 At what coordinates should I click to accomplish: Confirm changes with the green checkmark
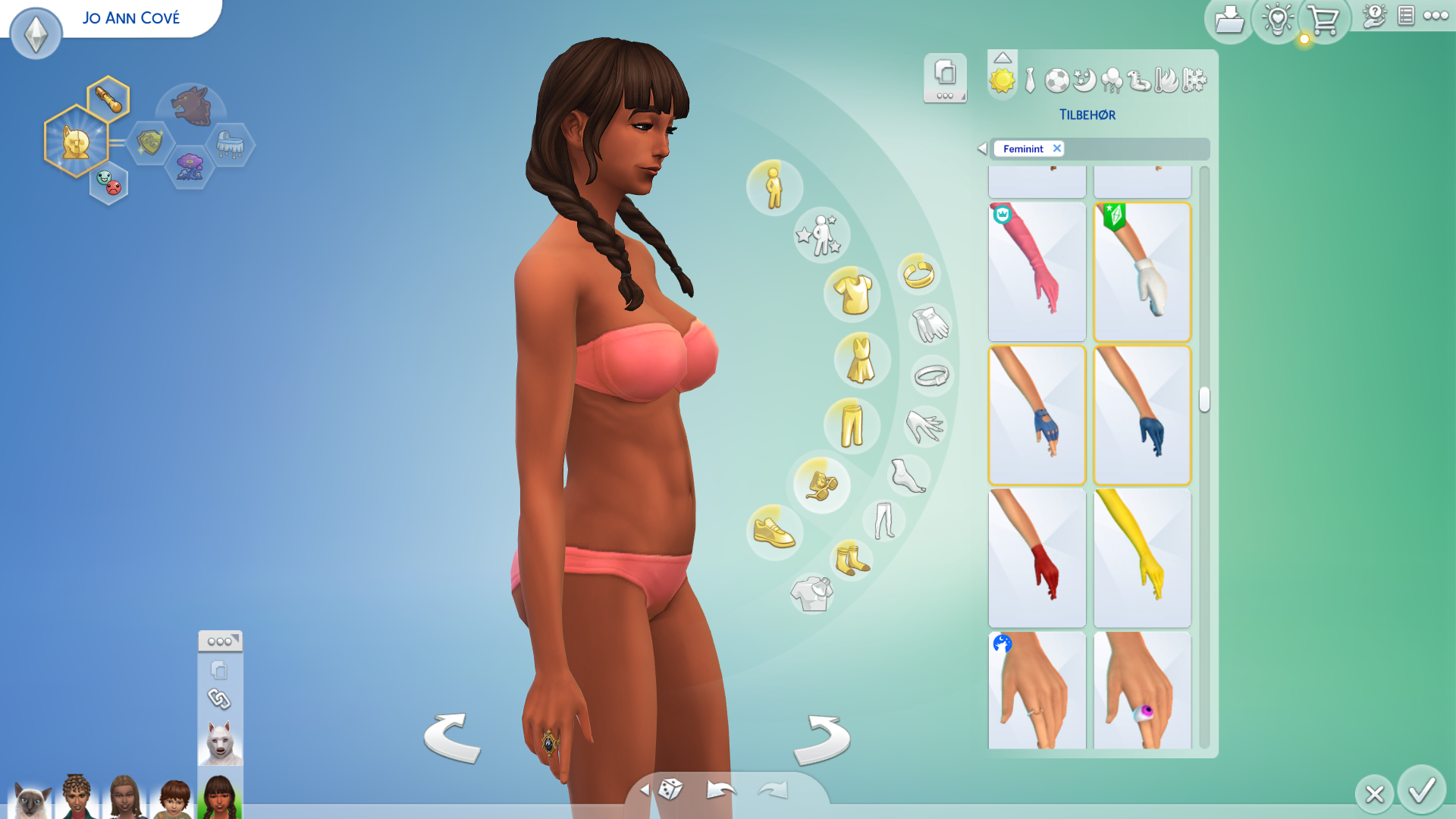(x=1421, y=791)
